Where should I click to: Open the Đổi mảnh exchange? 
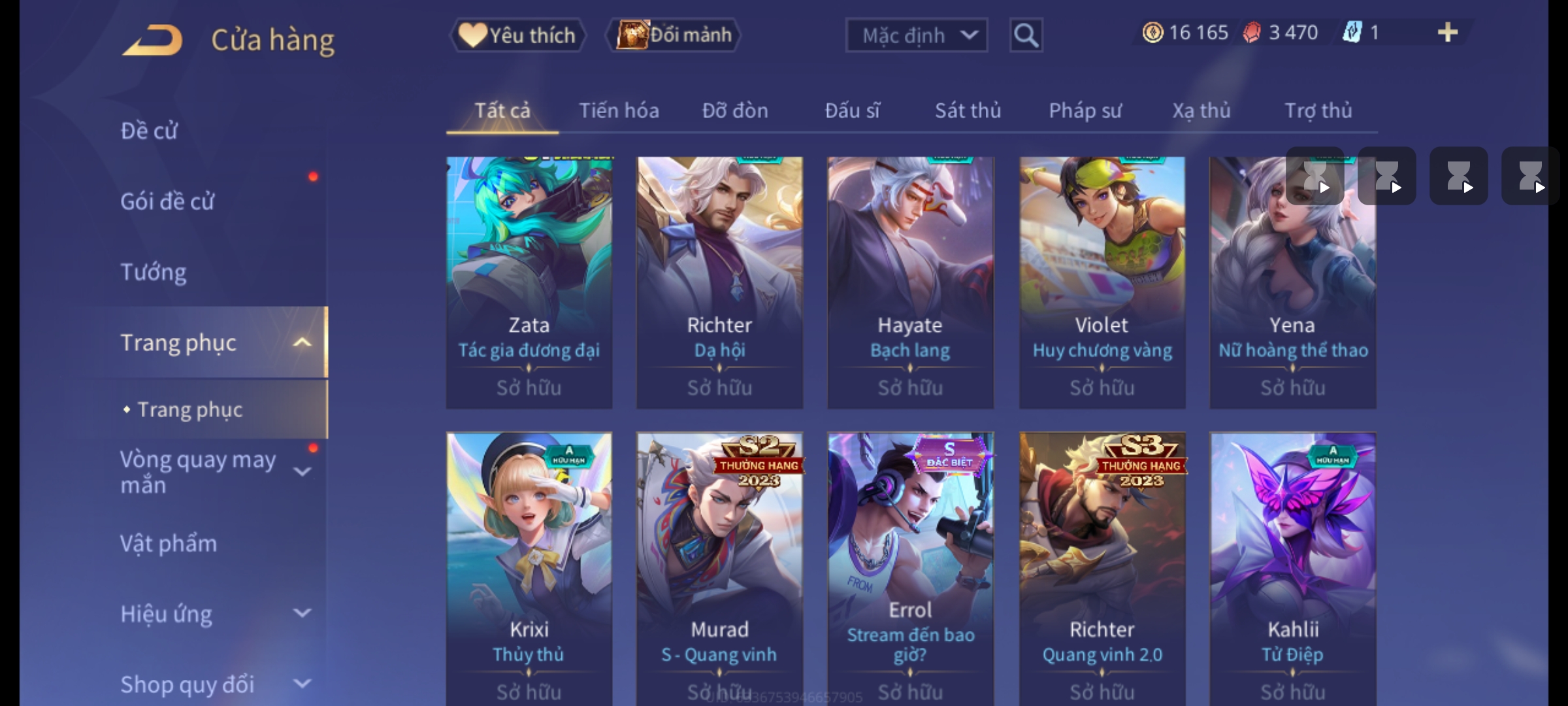click(674, 35)
